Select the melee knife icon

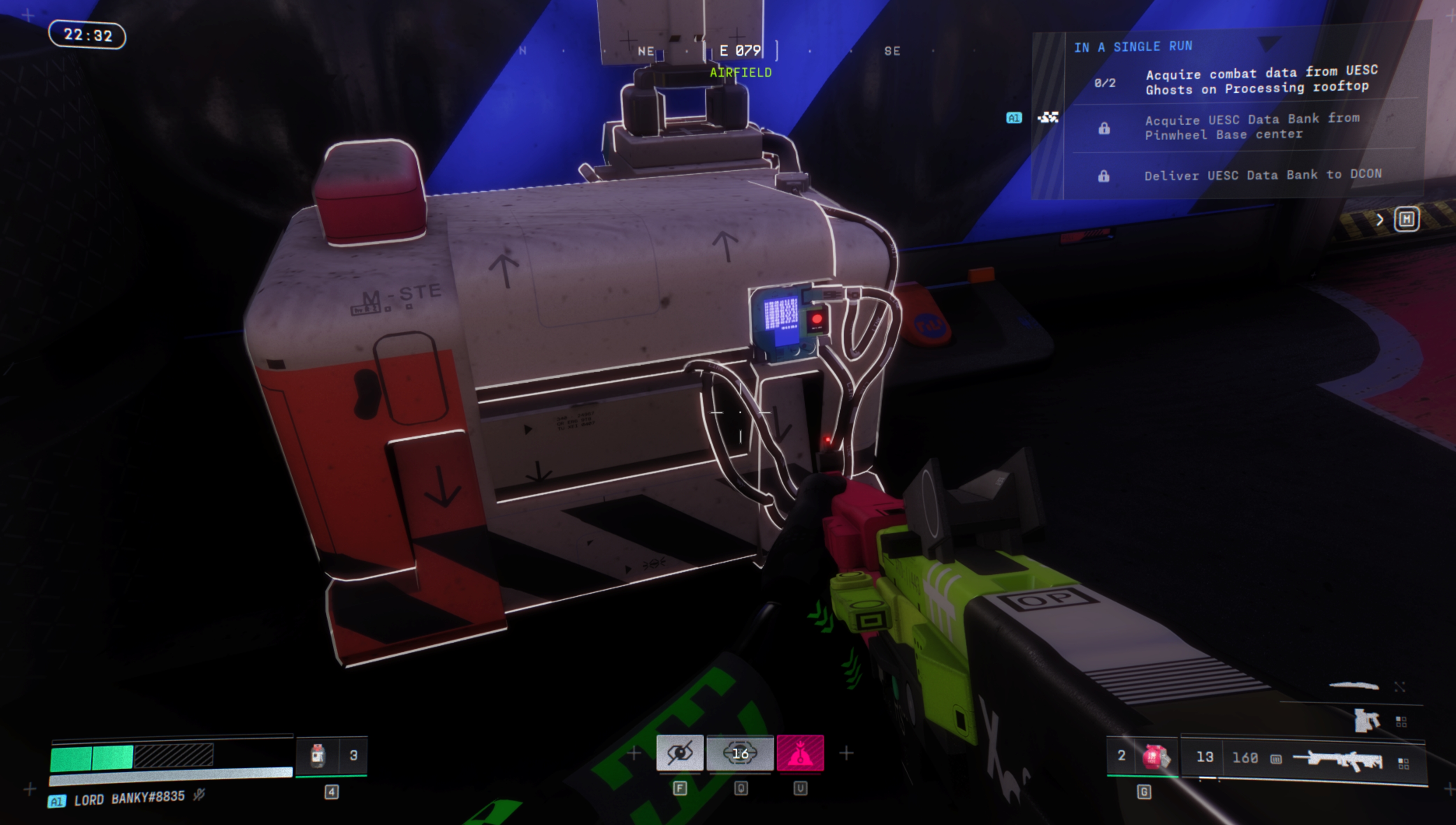(x=1354, y=686)
